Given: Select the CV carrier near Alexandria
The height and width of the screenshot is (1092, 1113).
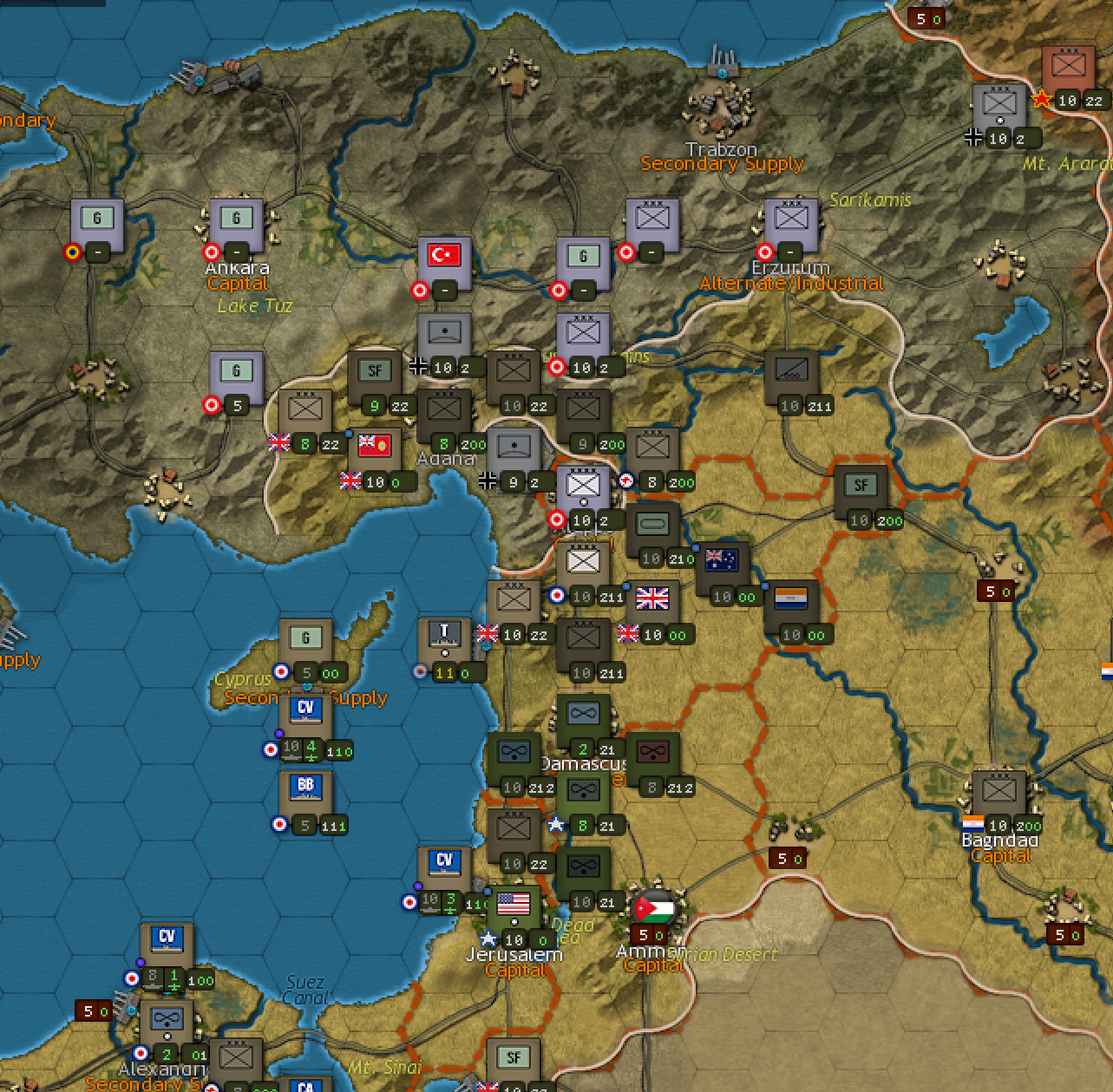Looking at the screenshot, I should tap(165, 939).
